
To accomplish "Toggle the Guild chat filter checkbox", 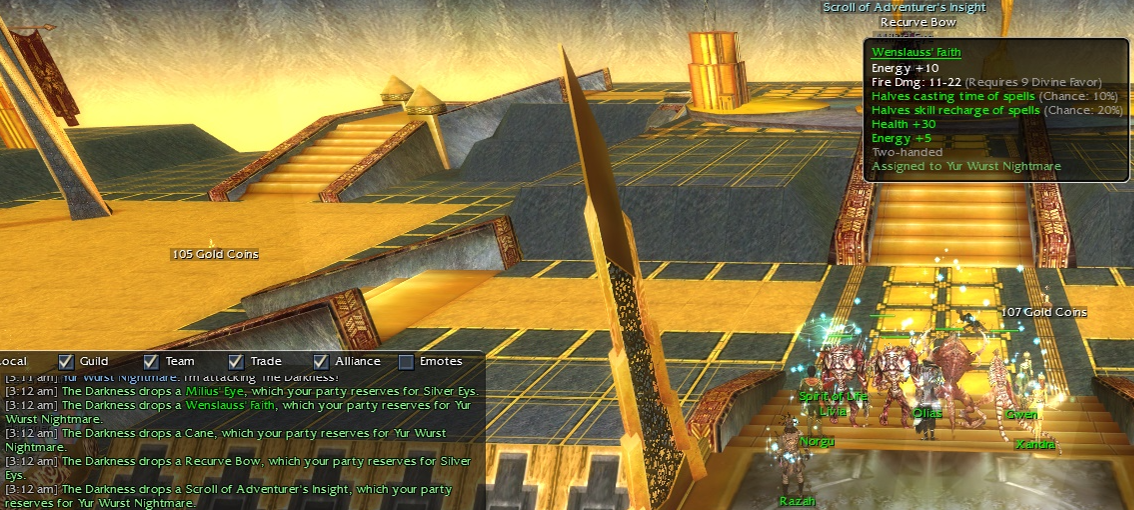I will click(x=67, y=361).
